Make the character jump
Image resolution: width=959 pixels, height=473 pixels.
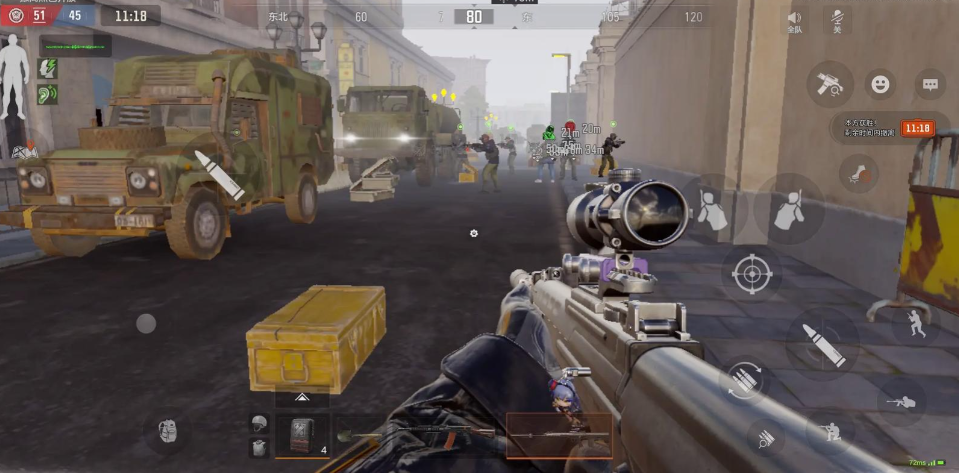(x=915, y=322)
